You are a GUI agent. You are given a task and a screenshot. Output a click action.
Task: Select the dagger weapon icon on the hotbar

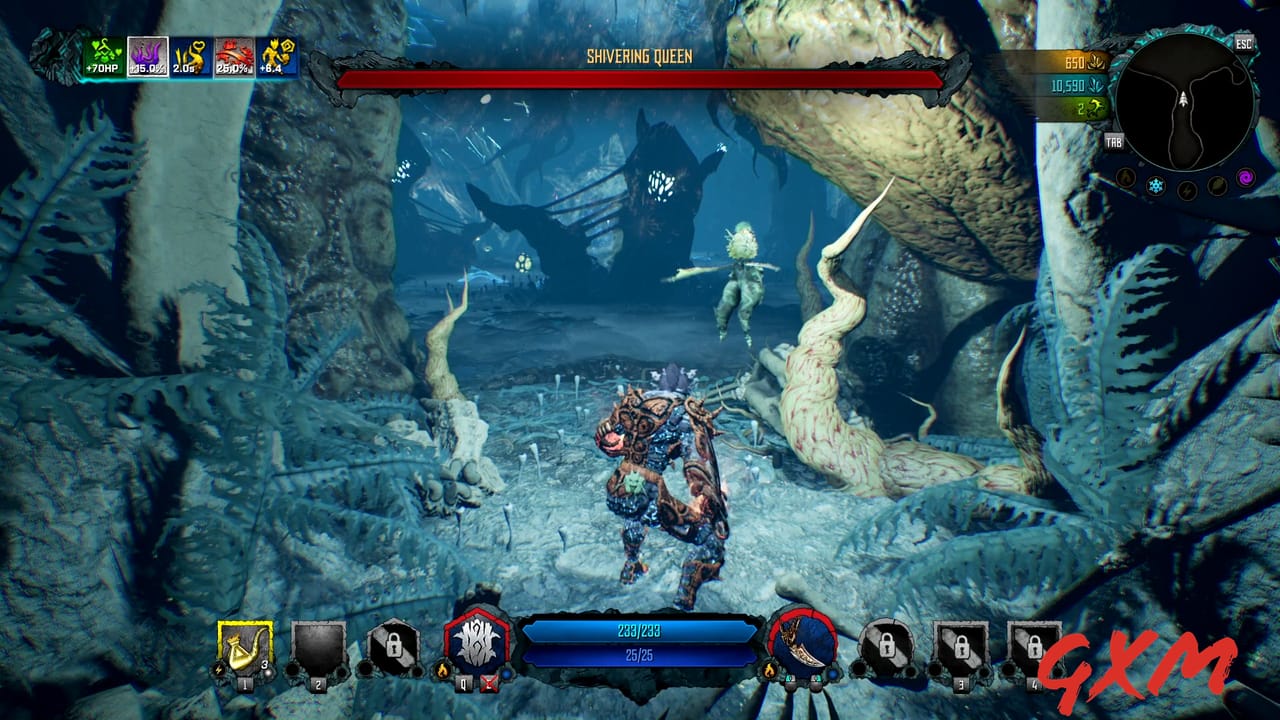800,645
